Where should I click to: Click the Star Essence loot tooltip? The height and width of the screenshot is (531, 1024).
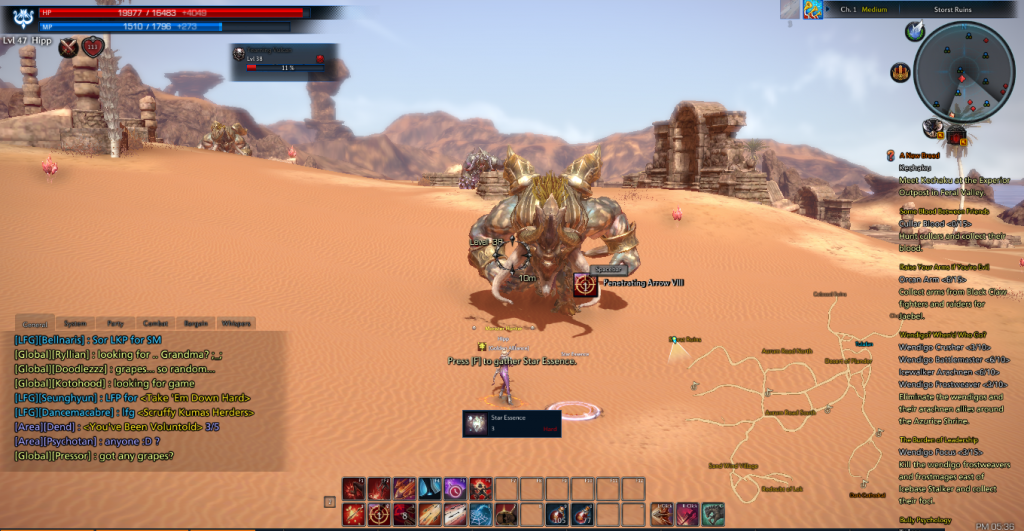511,424
